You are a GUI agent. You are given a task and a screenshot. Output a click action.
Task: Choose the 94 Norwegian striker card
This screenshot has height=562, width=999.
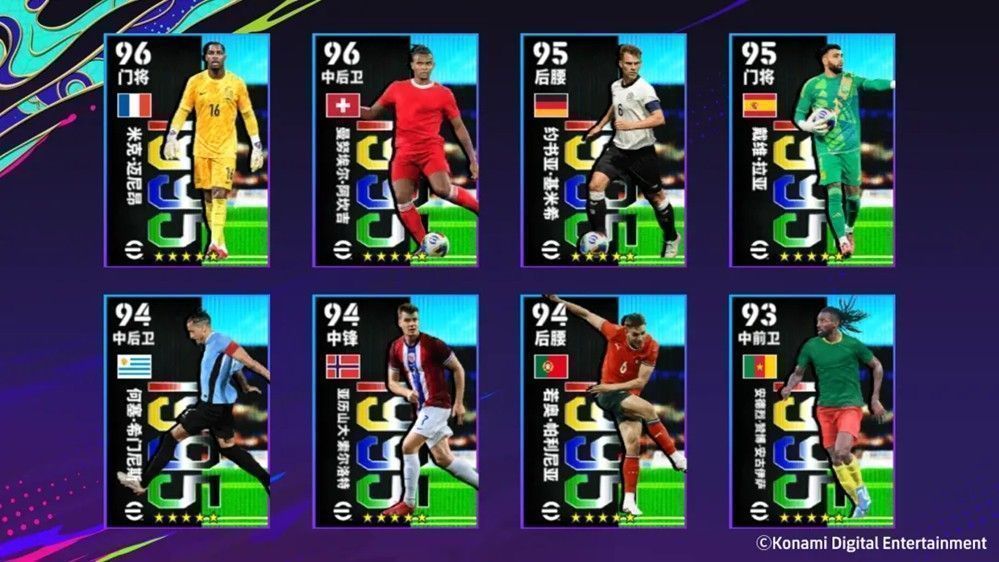coord(395,411)
